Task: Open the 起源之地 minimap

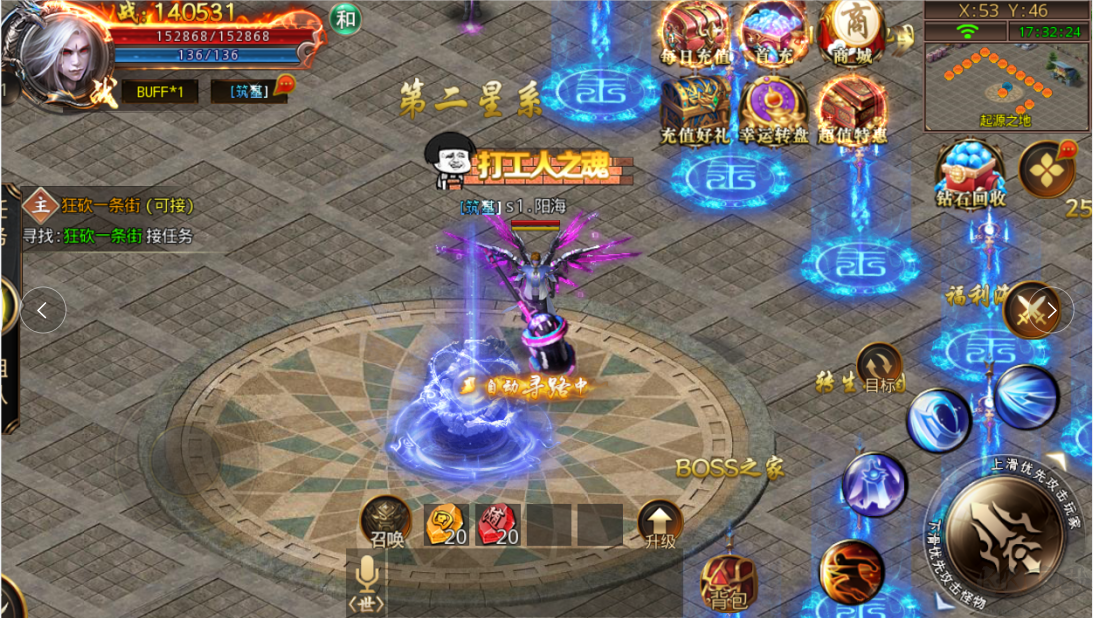Action: click(1005, 87)
